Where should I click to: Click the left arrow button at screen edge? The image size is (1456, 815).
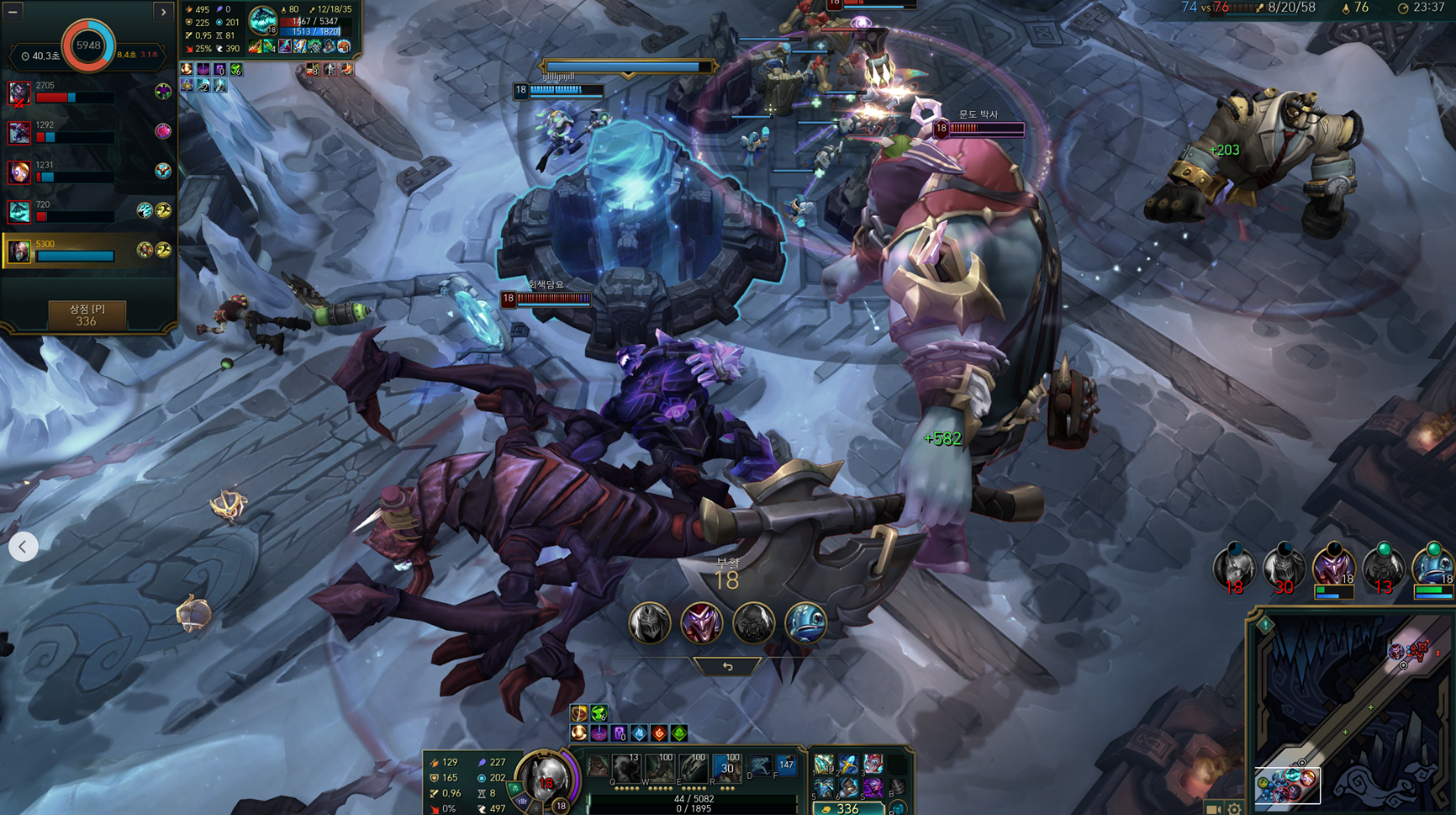[23, 547]
